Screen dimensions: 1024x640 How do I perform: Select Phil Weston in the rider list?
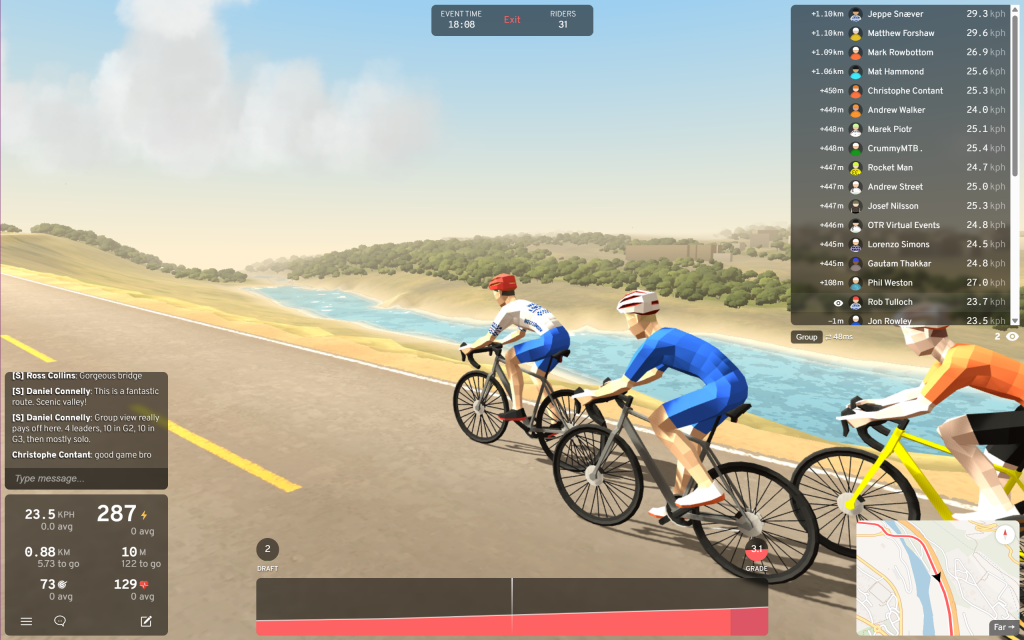tap(889, 283)
